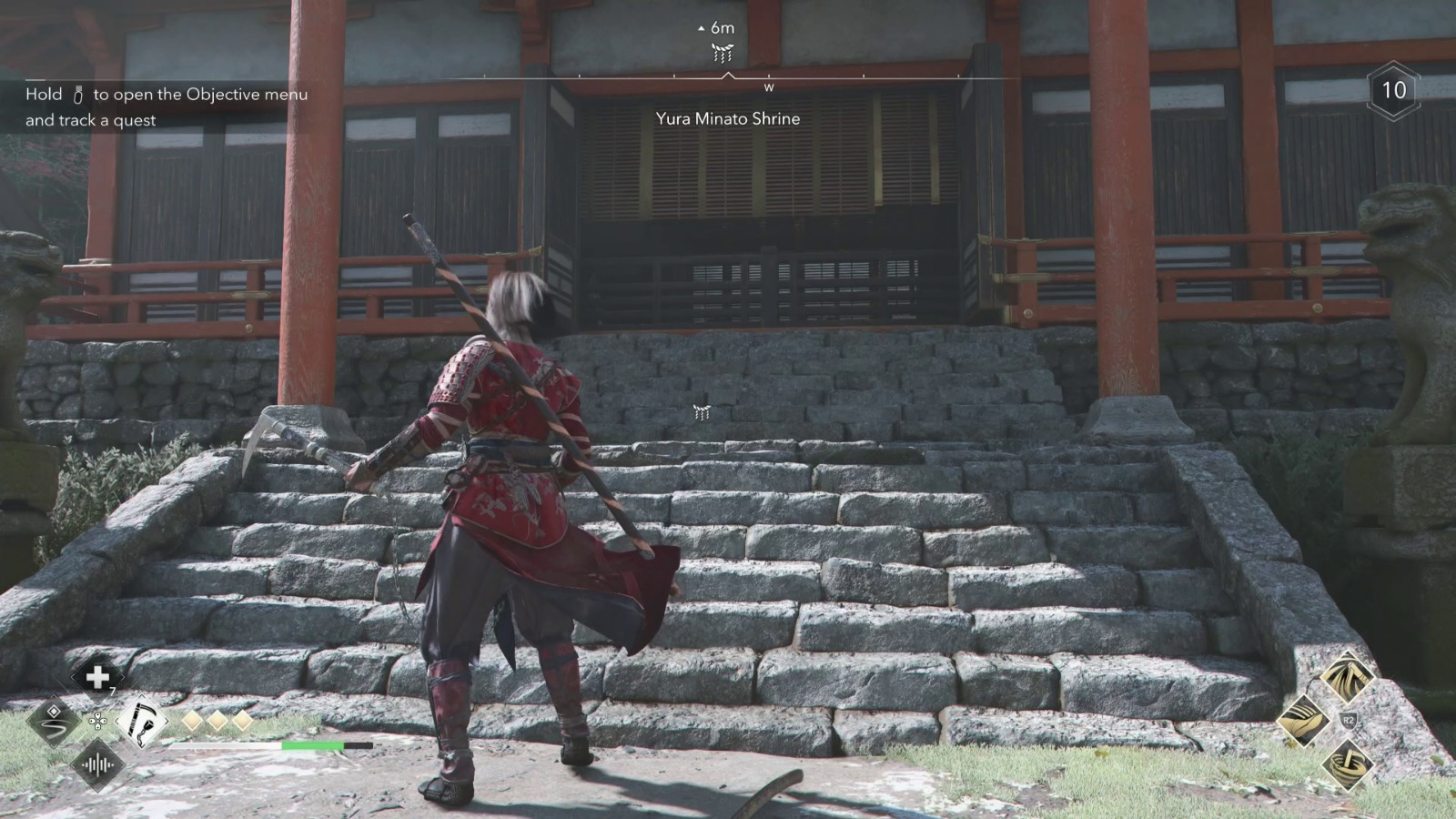Click the D-pad item selector glyph

(98, 722)
